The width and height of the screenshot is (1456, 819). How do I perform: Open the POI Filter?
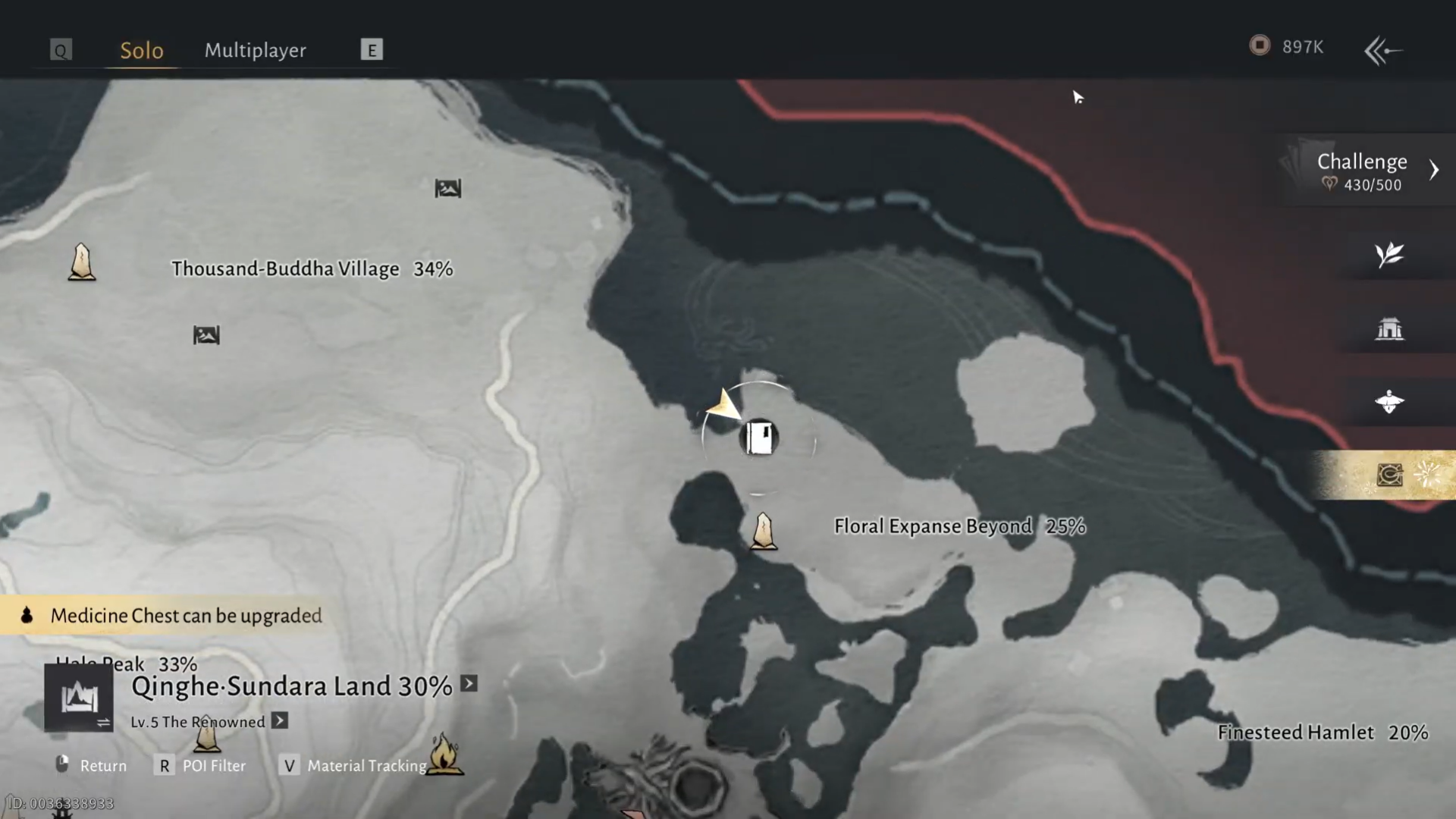(202, 766)
